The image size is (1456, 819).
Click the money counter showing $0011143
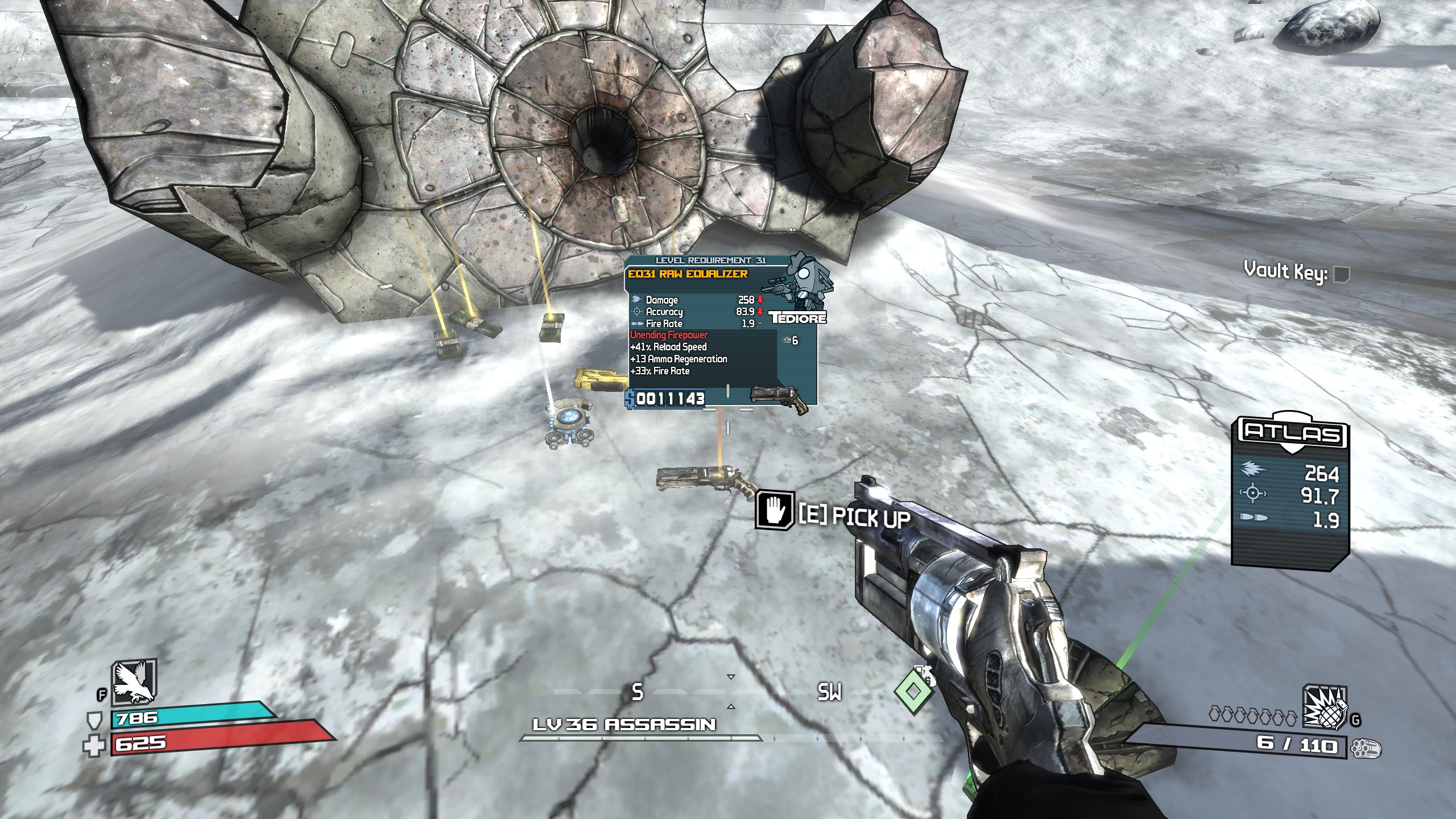tap(665, 400)
